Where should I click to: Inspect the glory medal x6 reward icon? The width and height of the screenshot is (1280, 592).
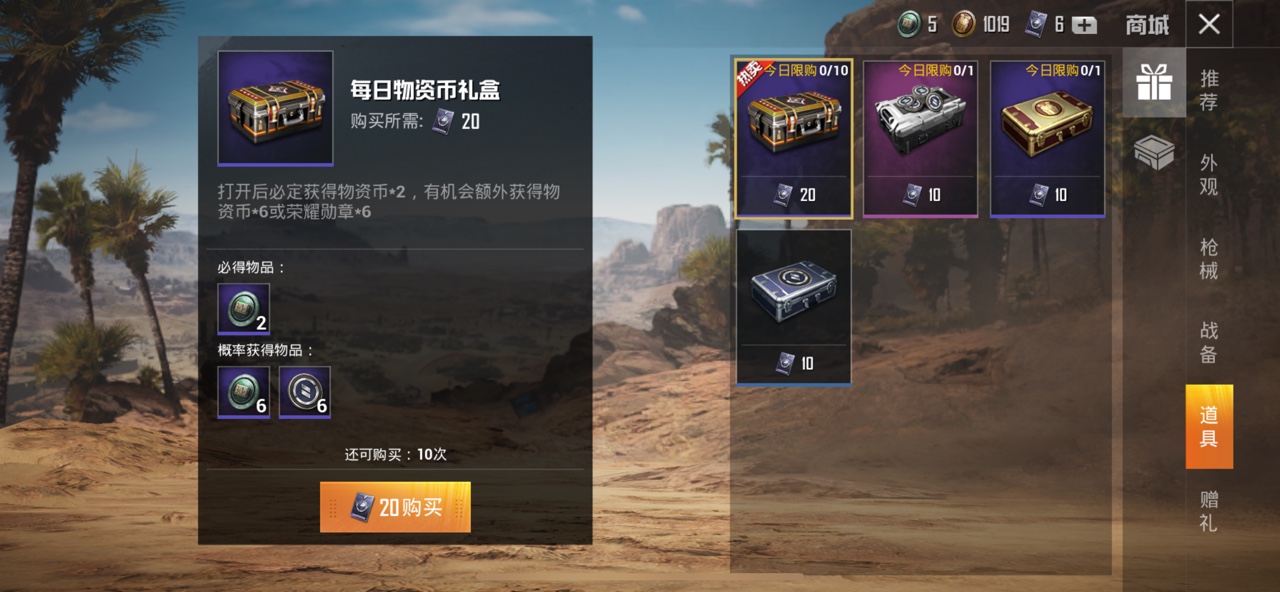point(305,392)
